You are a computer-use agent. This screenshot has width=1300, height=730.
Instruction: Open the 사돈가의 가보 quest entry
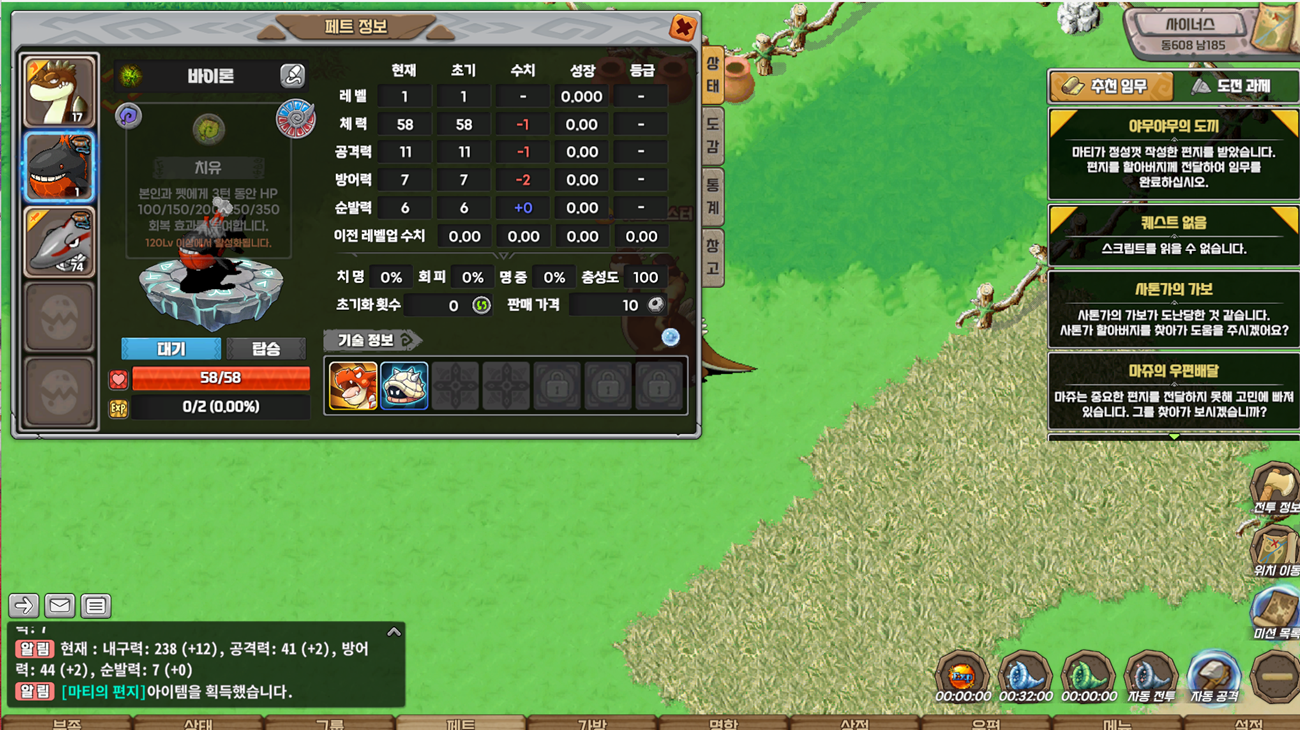tap(1173, 310)
